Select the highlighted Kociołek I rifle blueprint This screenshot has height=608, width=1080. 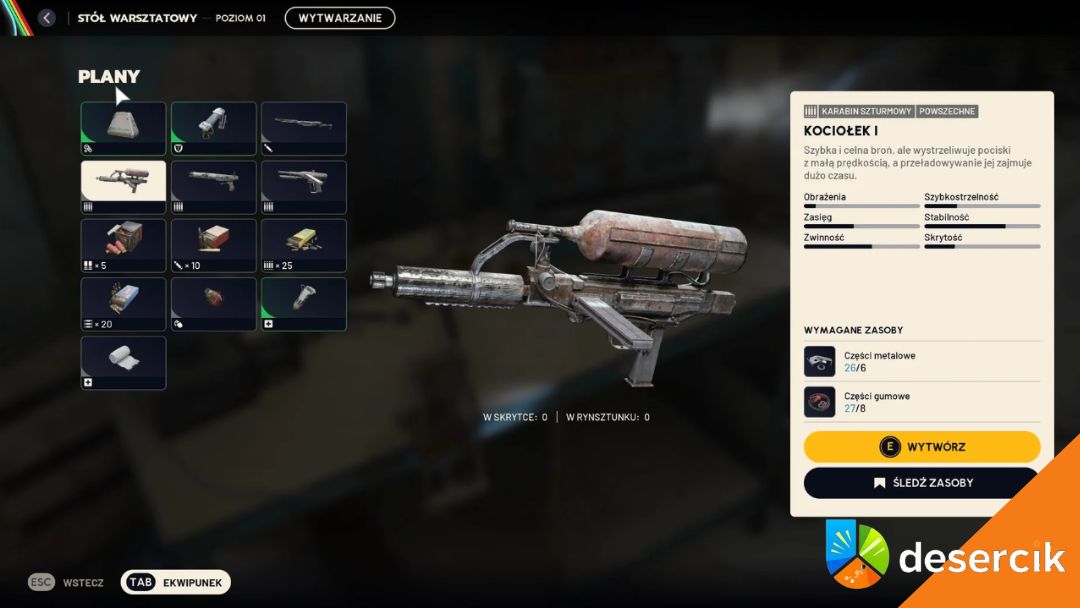point(123,187)
